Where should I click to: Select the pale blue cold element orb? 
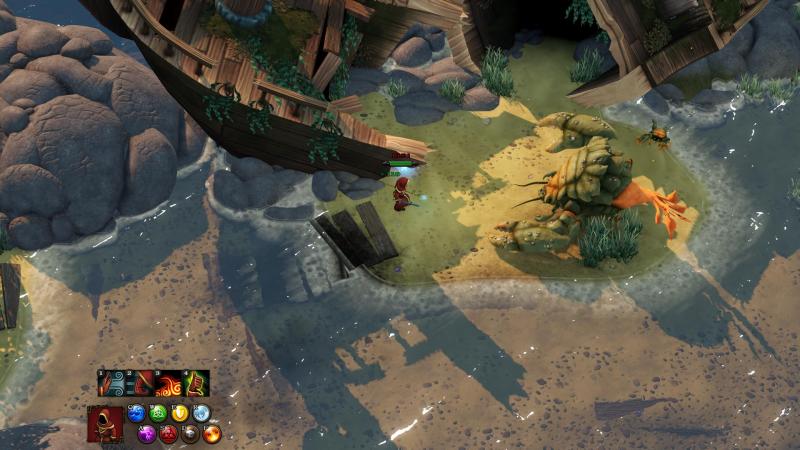click(x=201, y=413)
